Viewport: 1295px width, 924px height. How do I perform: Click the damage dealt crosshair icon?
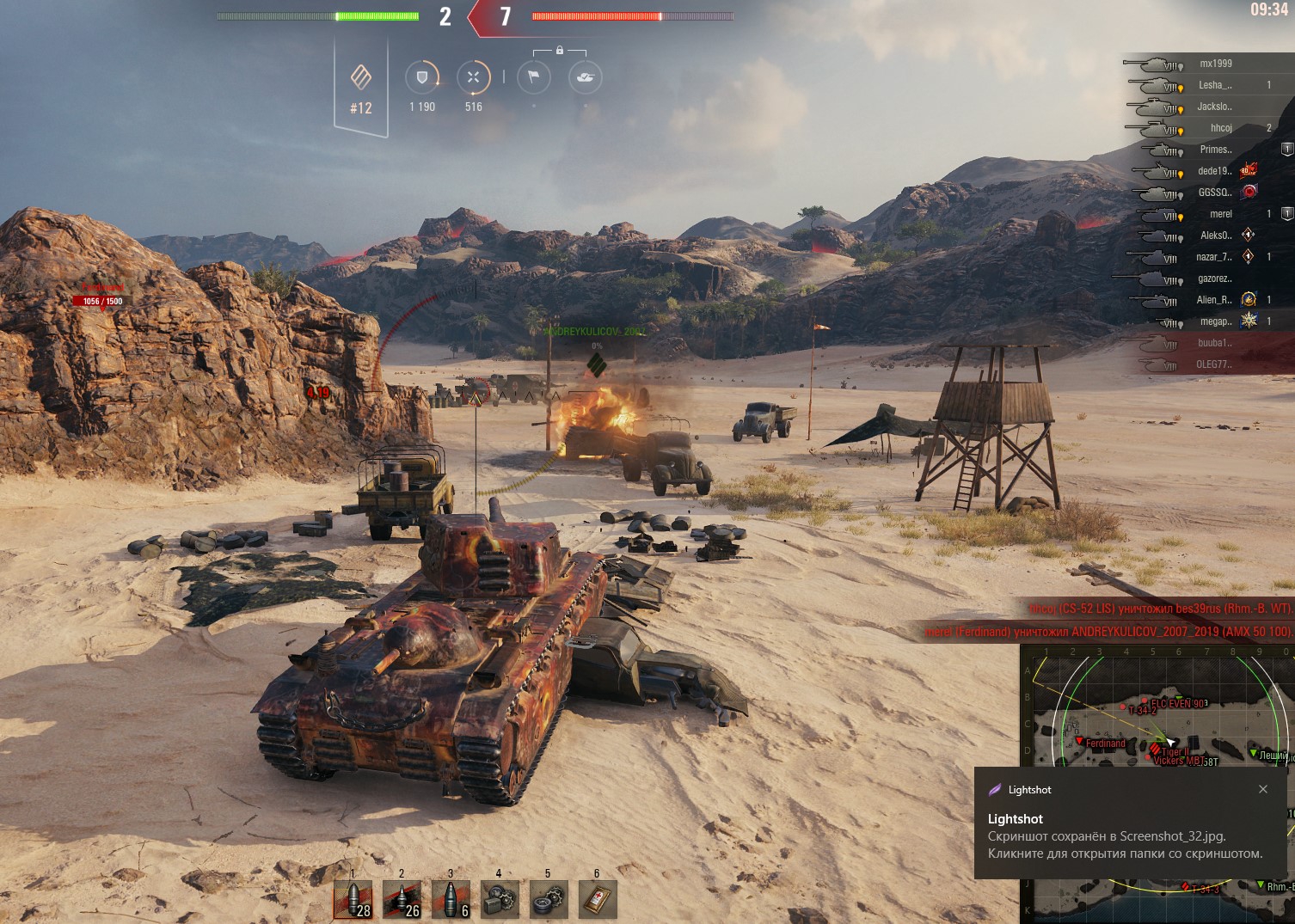click(473, 77)
